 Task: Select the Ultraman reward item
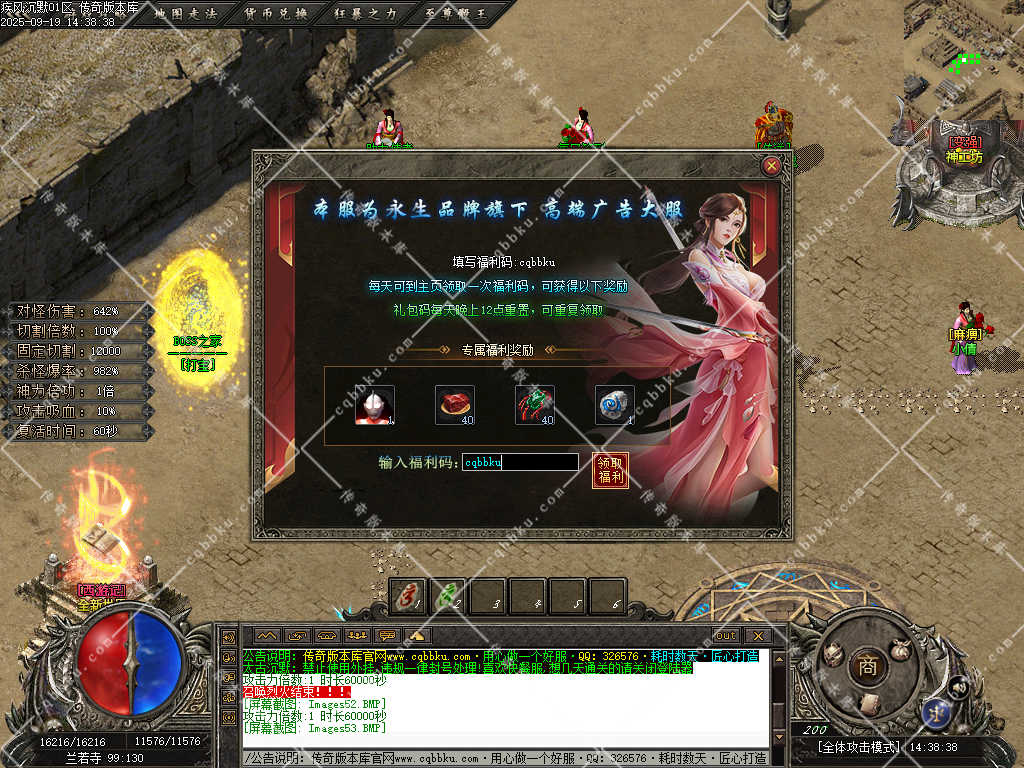click(375, 405)
